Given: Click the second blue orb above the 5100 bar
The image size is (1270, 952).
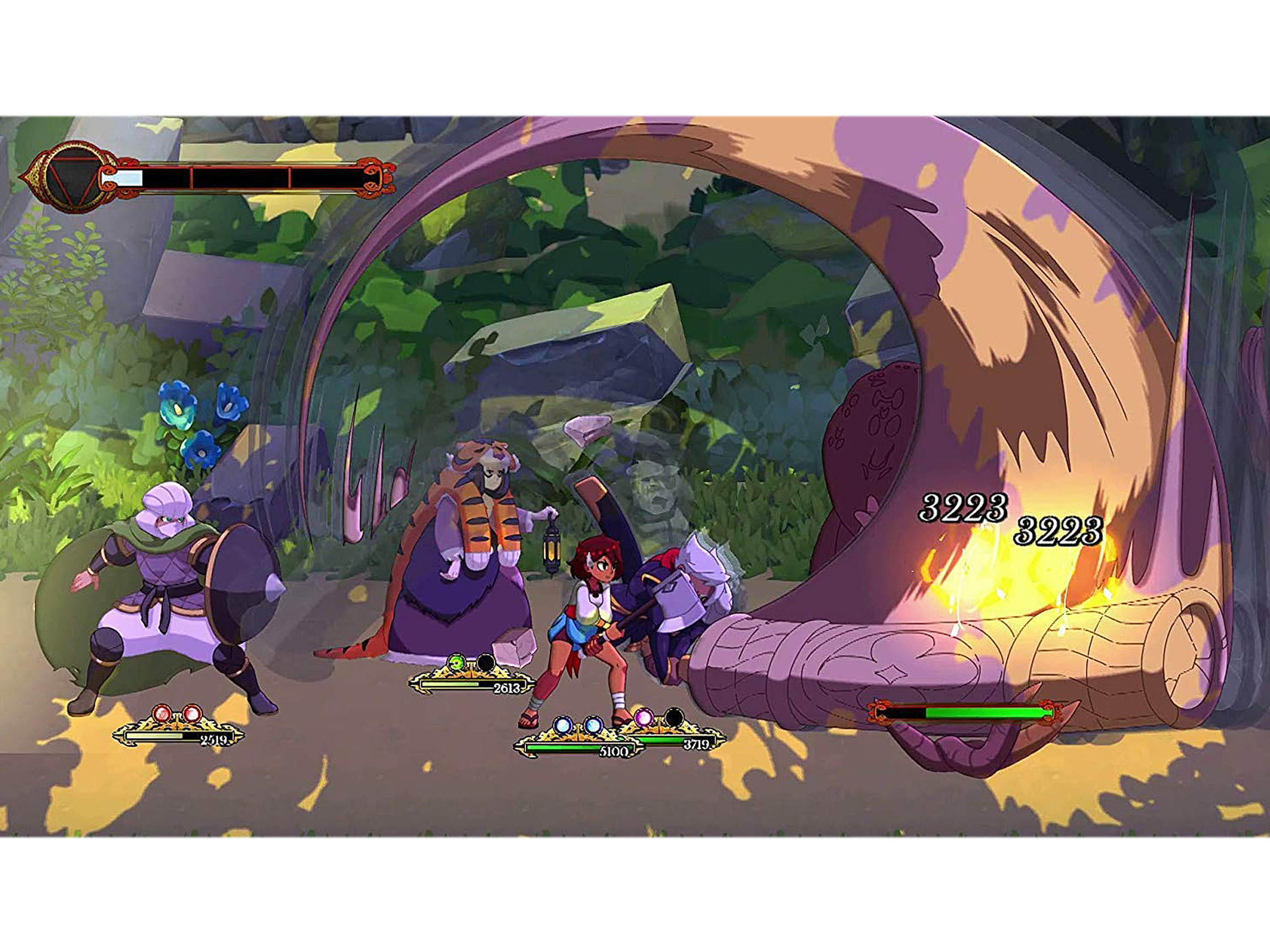Looking at the screenshot, I should pos(593,726).
